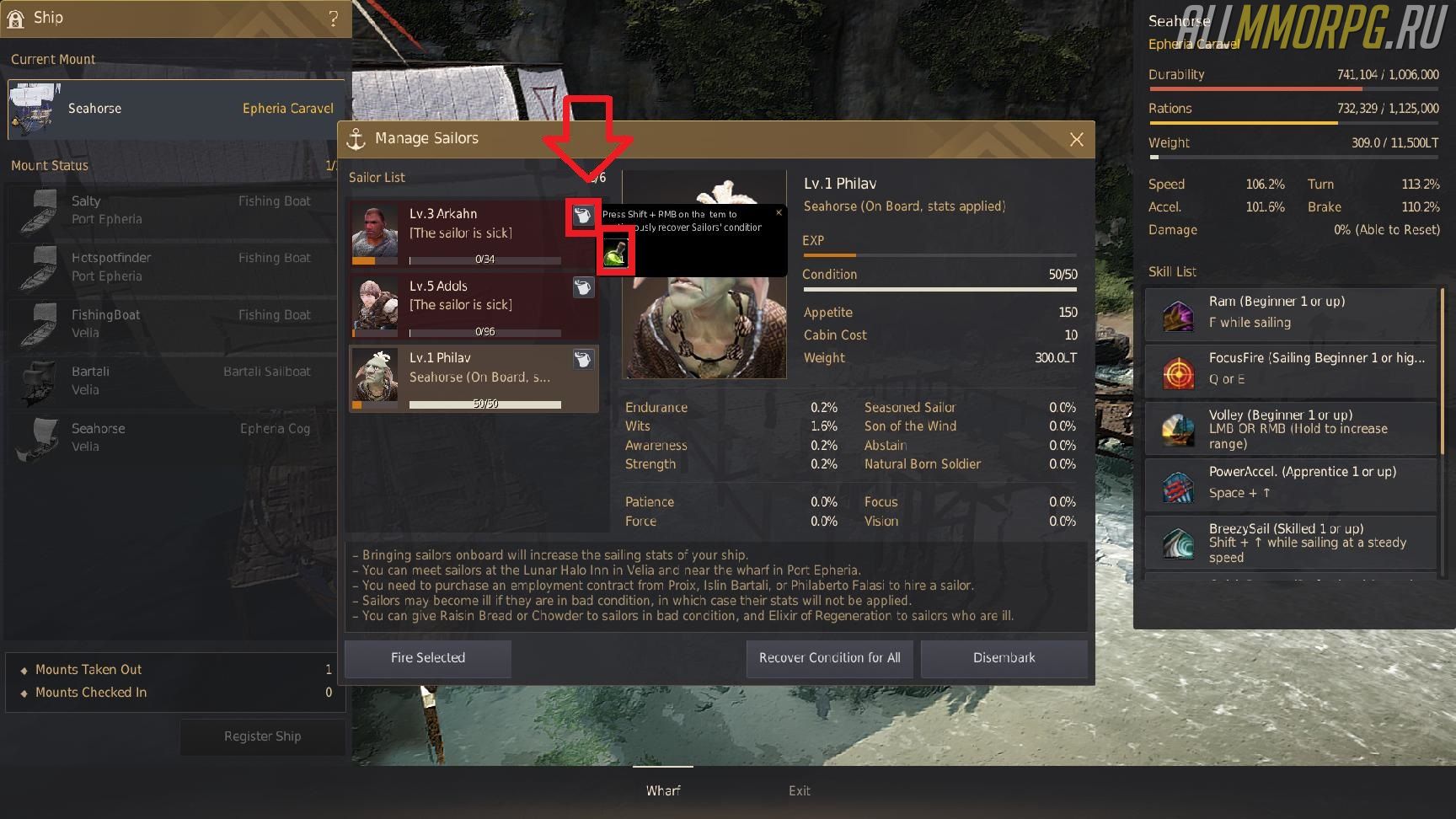
Task: Choose Recover Condition for All
Action: (x=829, y=658)
